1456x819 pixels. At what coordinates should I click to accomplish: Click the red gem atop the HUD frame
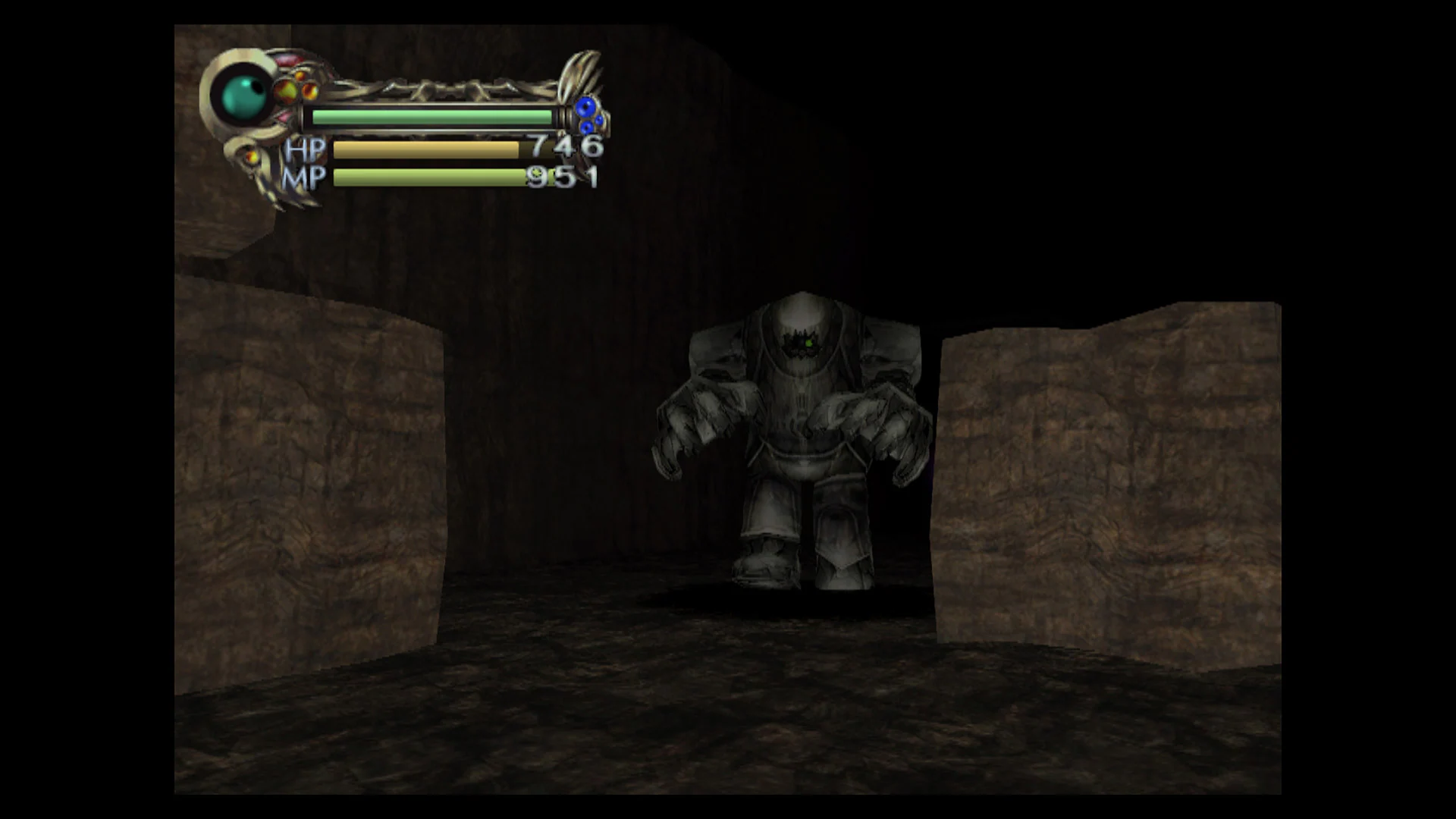point(288,59)
